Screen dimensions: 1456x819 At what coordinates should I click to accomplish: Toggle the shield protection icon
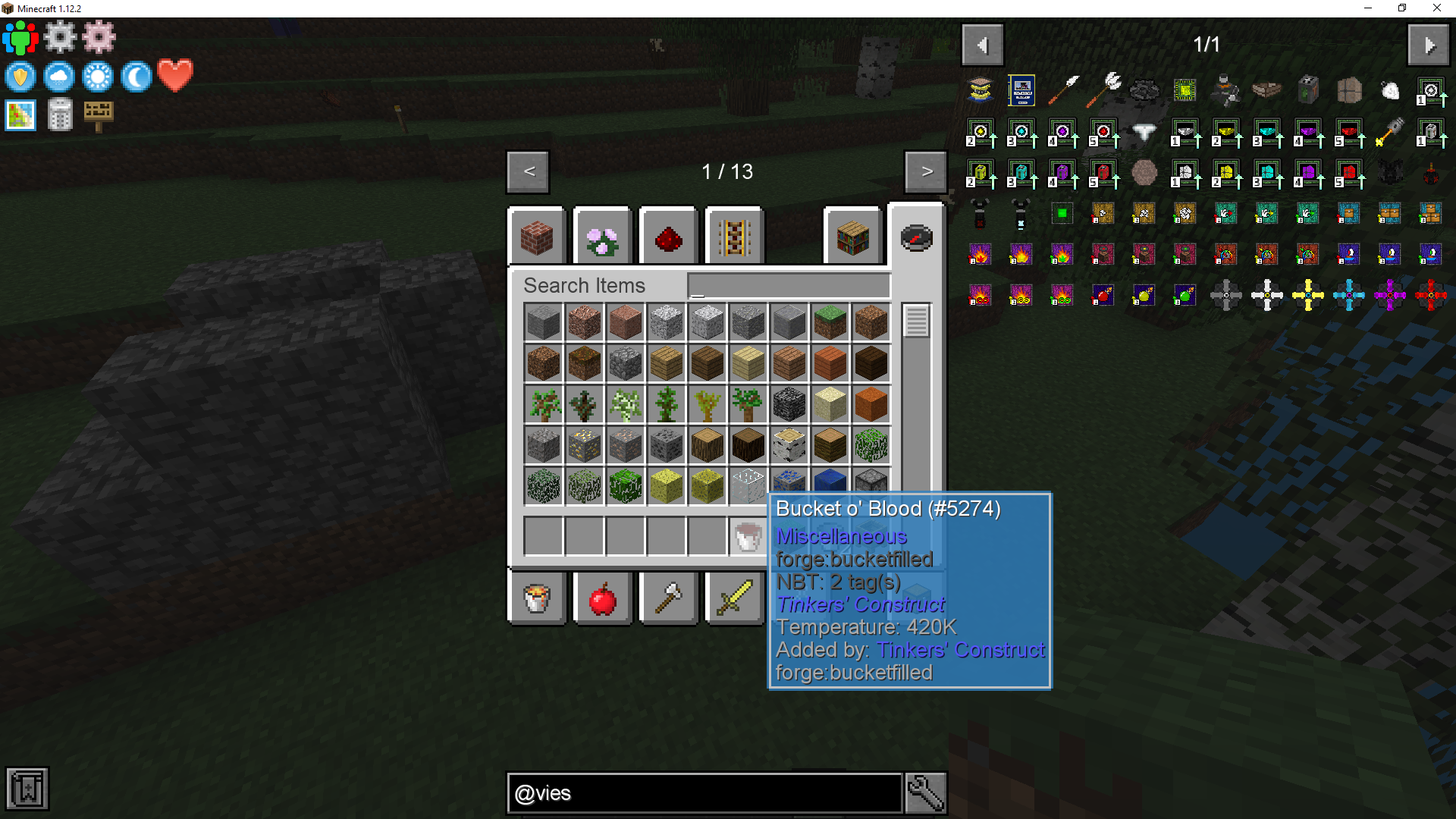point(20,77)
